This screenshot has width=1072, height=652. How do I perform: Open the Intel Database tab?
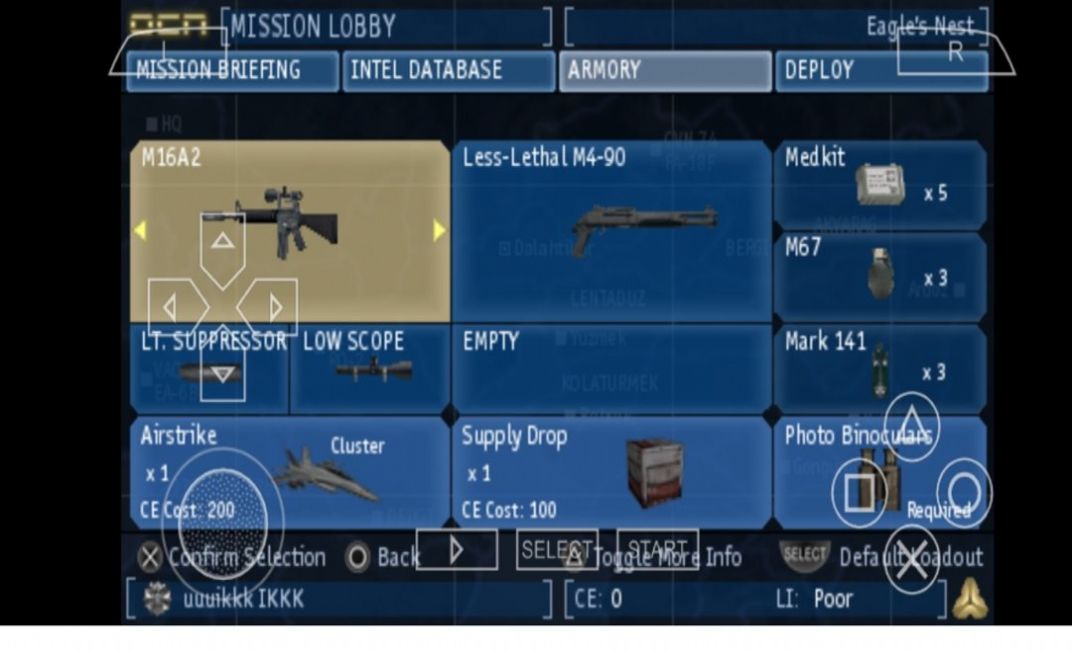[448, 71]
